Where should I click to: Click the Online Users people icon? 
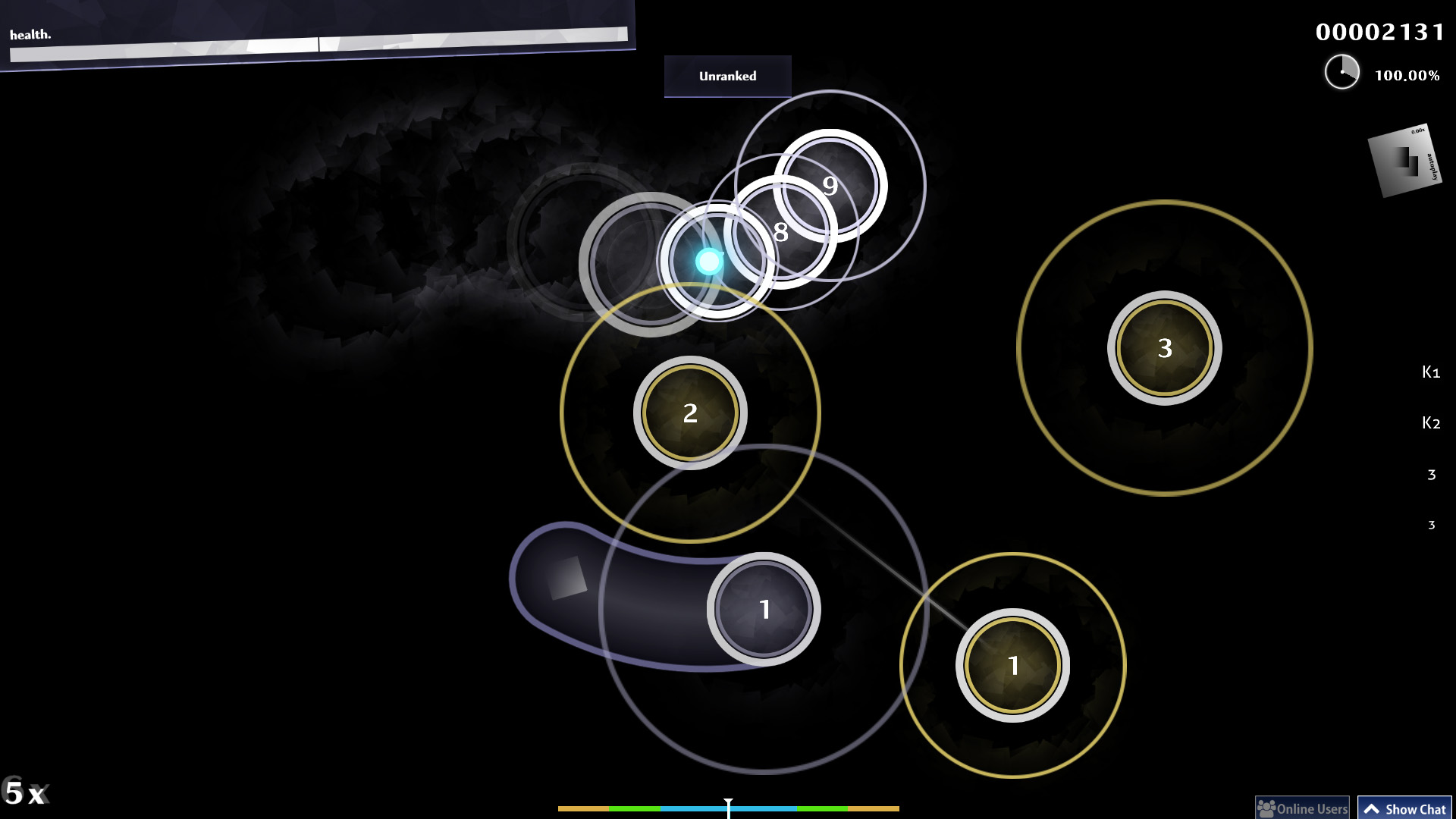pos(1265,807)
